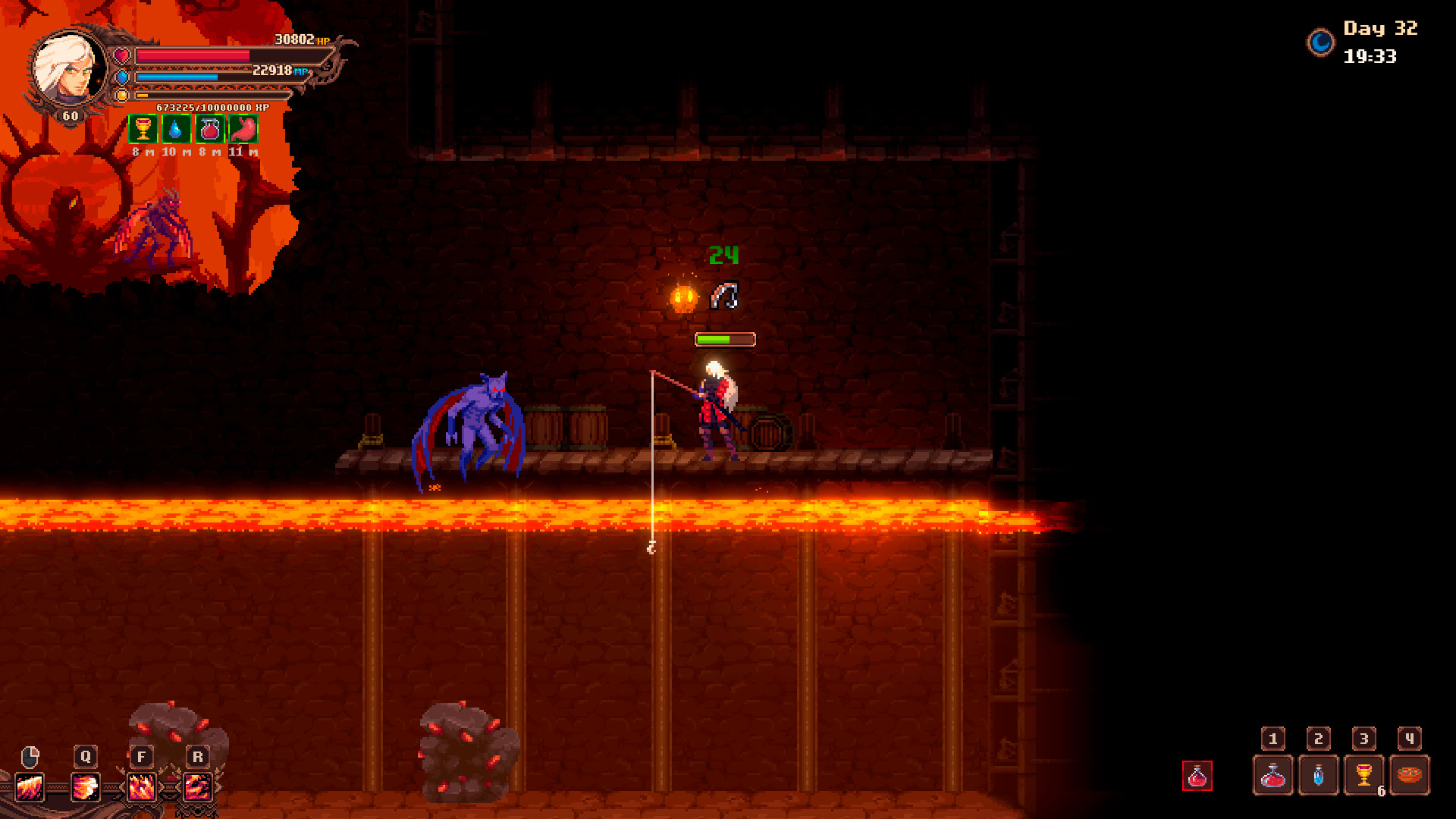Eat the food bowl in slot 4
The width and height of the screenshot is (1456, 819).
pyautogui.click(x=1409, y=776)
